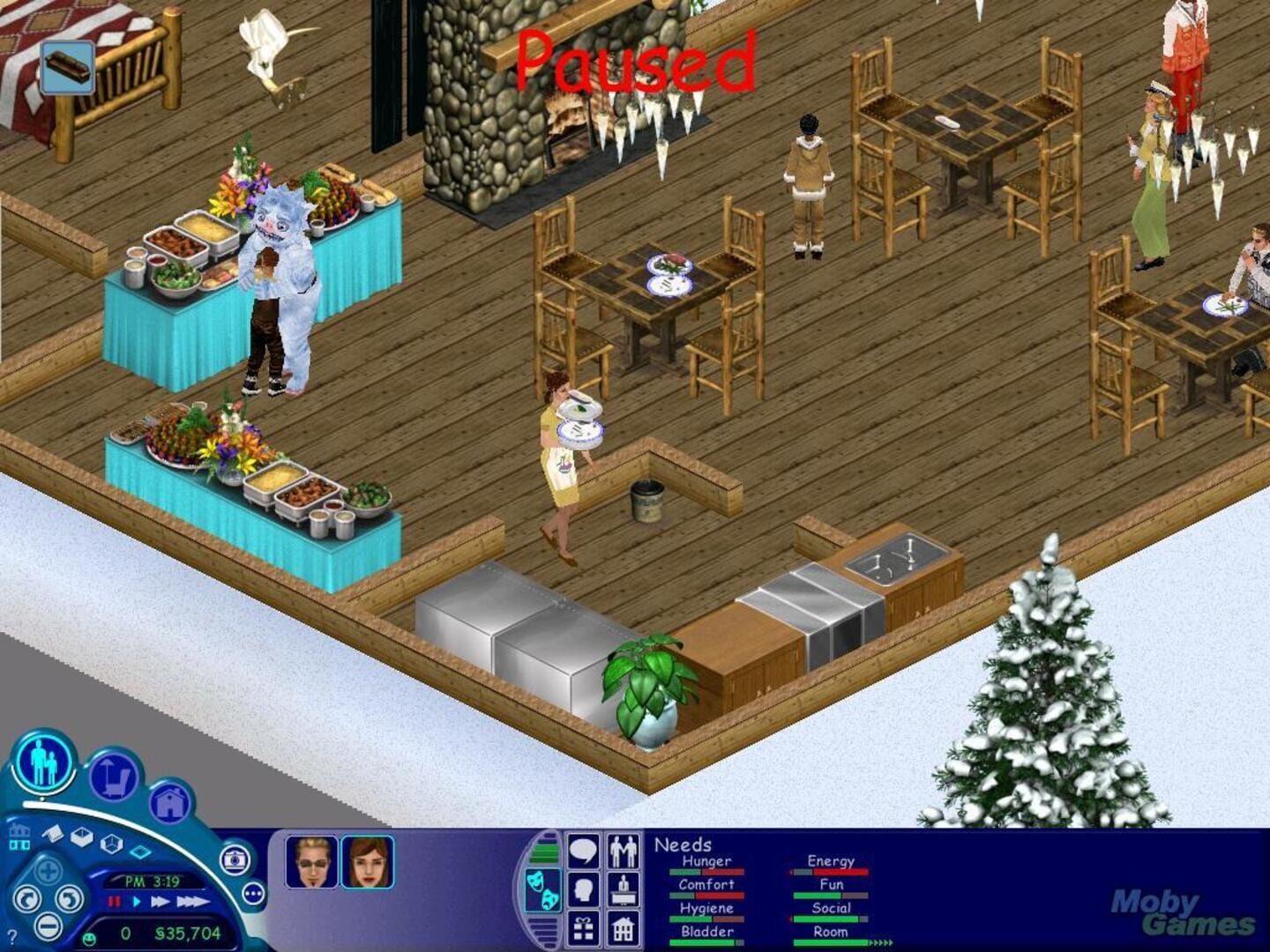Rotate the view left with the curved arrow
Image resolution: width=1270 pixels, height=952 pixels.
(27, 899)
